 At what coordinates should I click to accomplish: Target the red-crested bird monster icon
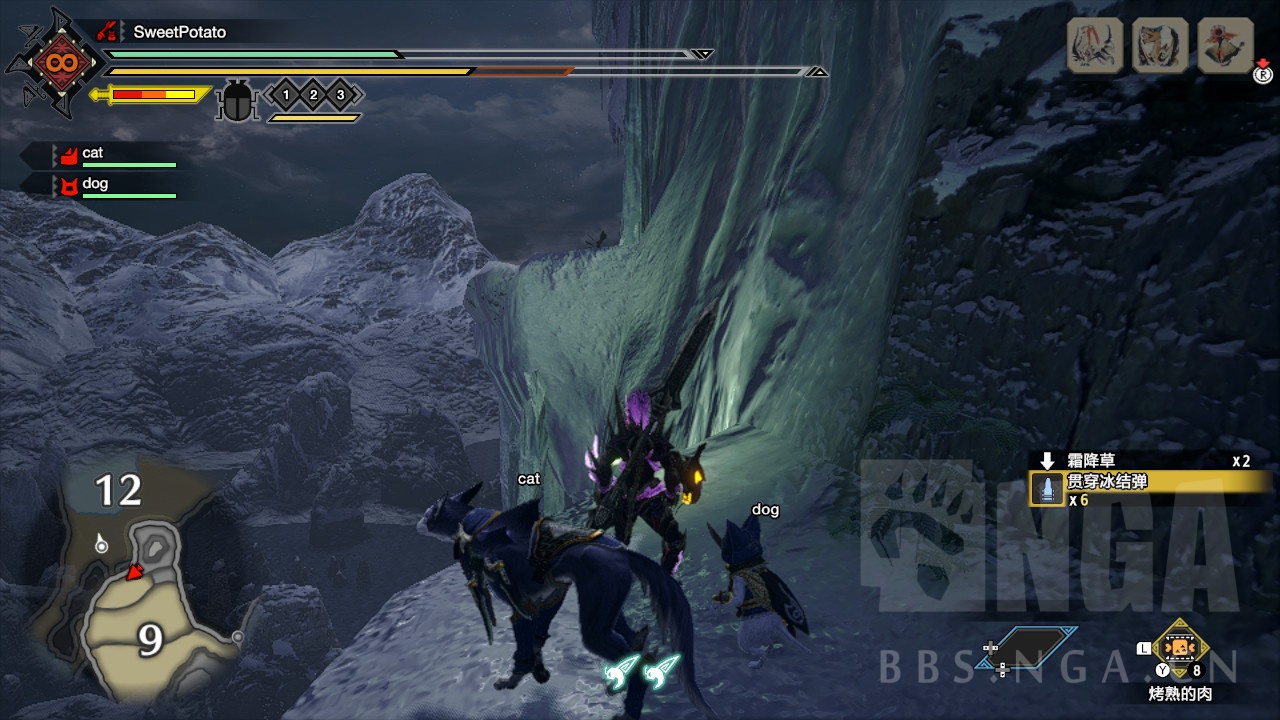pyautogui.click(x=1225, y=45)
